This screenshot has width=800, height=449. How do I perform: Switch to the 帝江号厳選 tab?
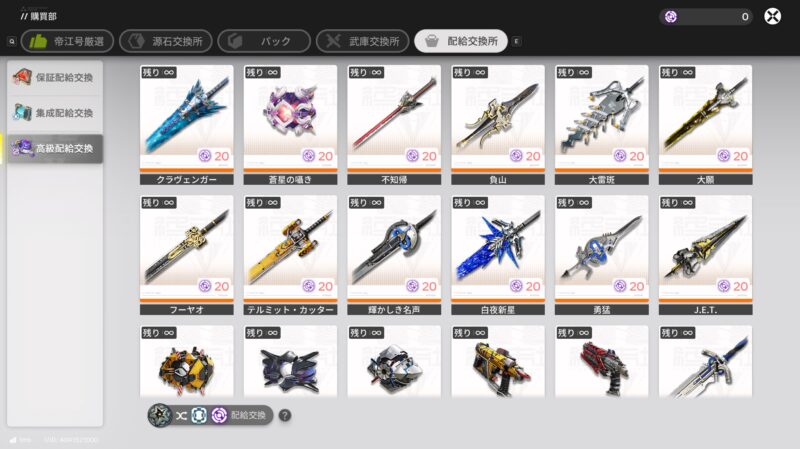tap(67, 41)
